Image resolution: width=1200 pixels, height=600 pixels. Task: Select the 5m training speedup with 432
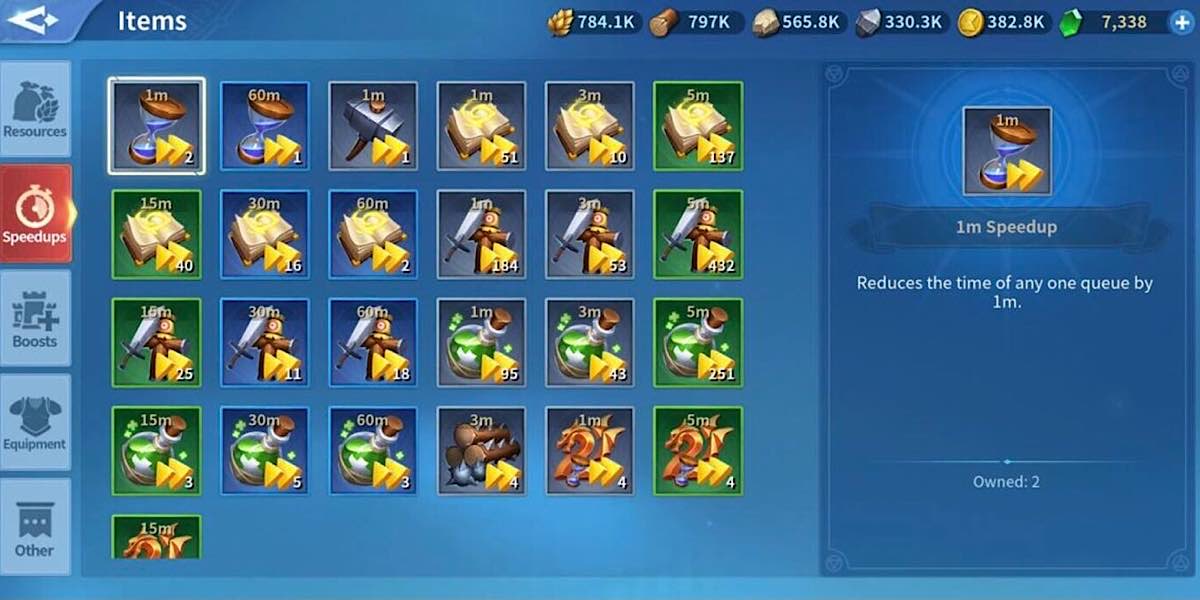coord(698,234)
